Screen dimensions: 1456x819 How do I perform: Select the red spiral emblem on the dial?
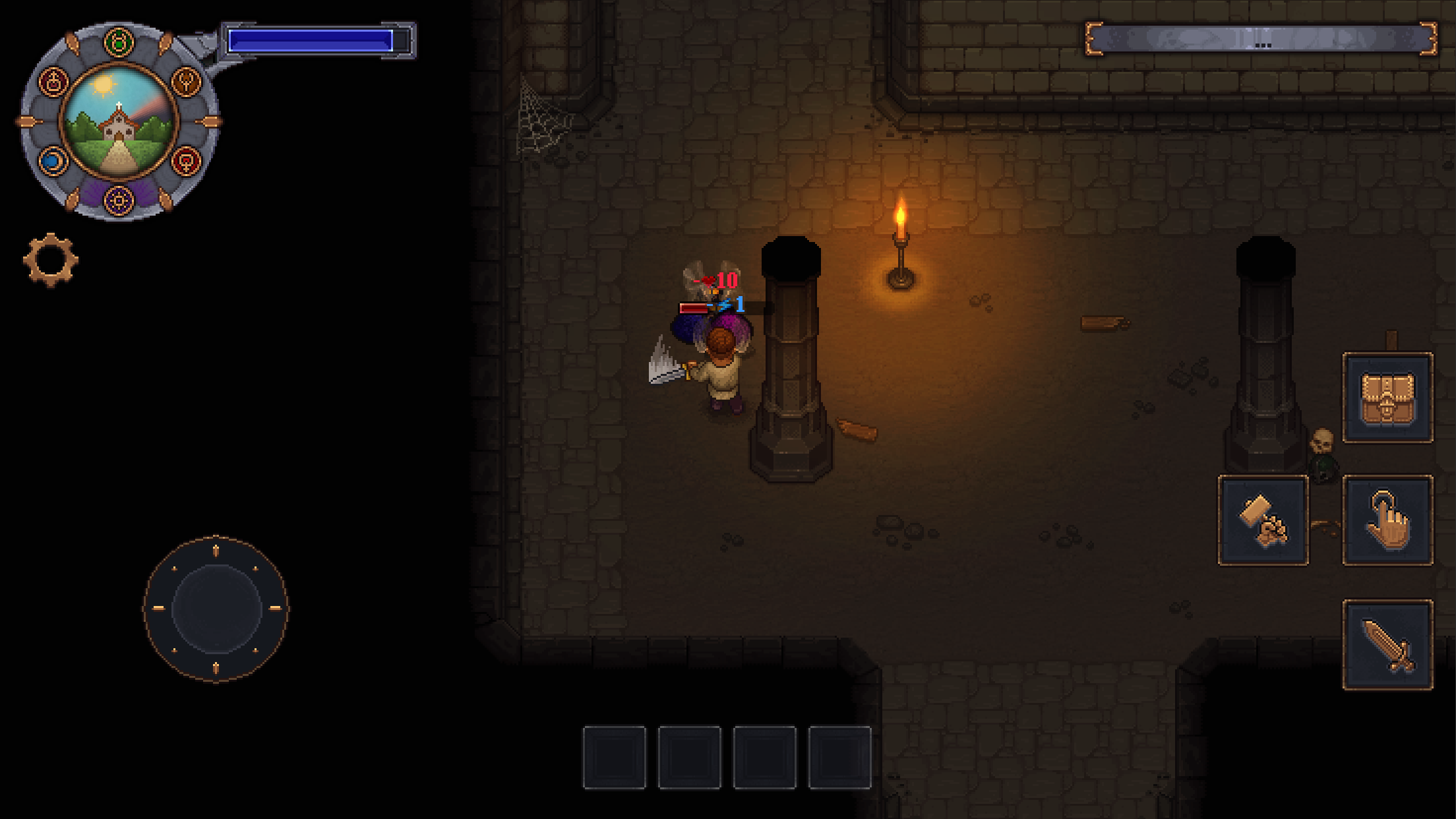pos(185,162)
